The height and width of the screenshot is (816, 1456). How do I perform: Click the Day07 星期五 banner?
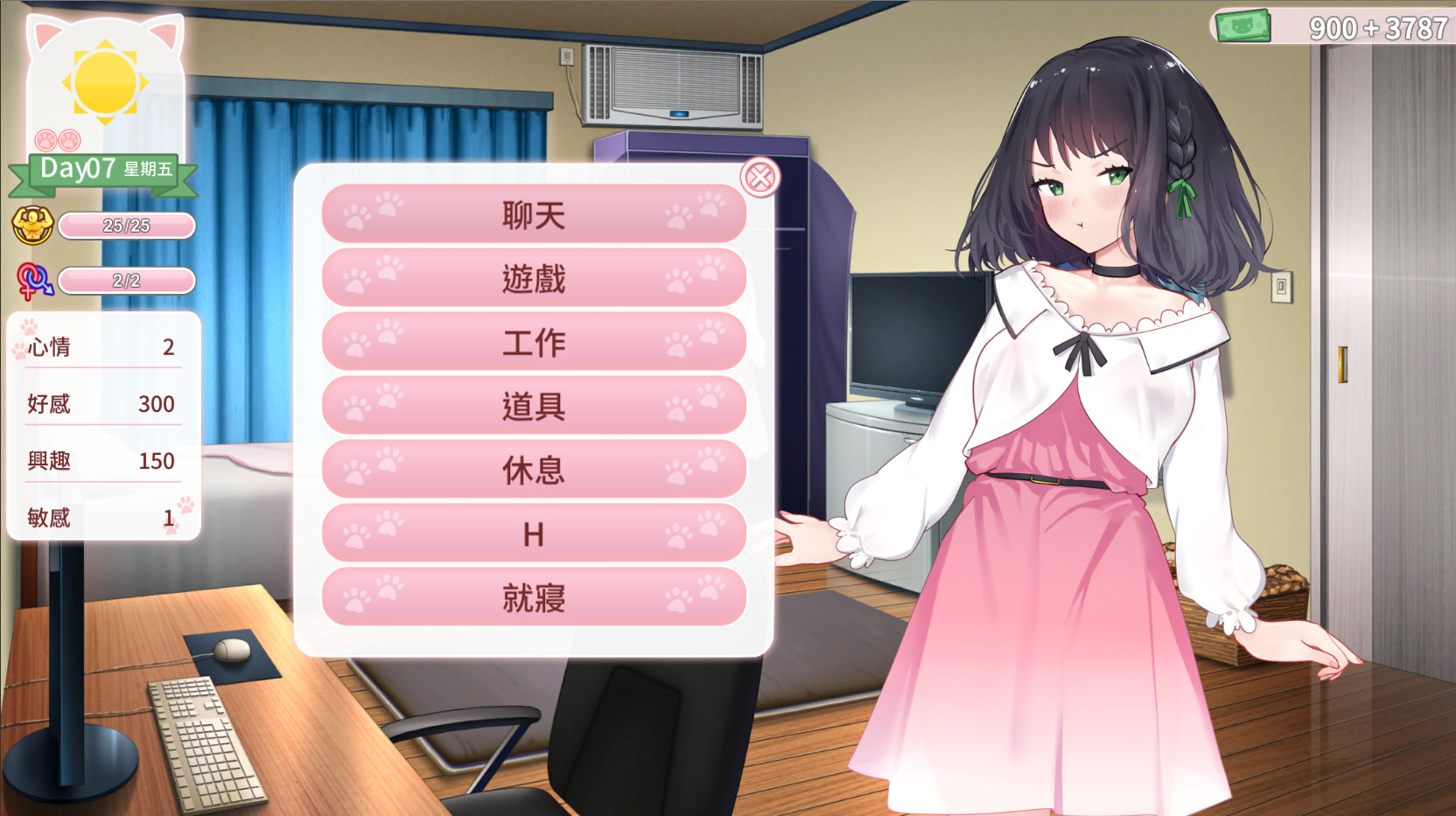[104, 171]
